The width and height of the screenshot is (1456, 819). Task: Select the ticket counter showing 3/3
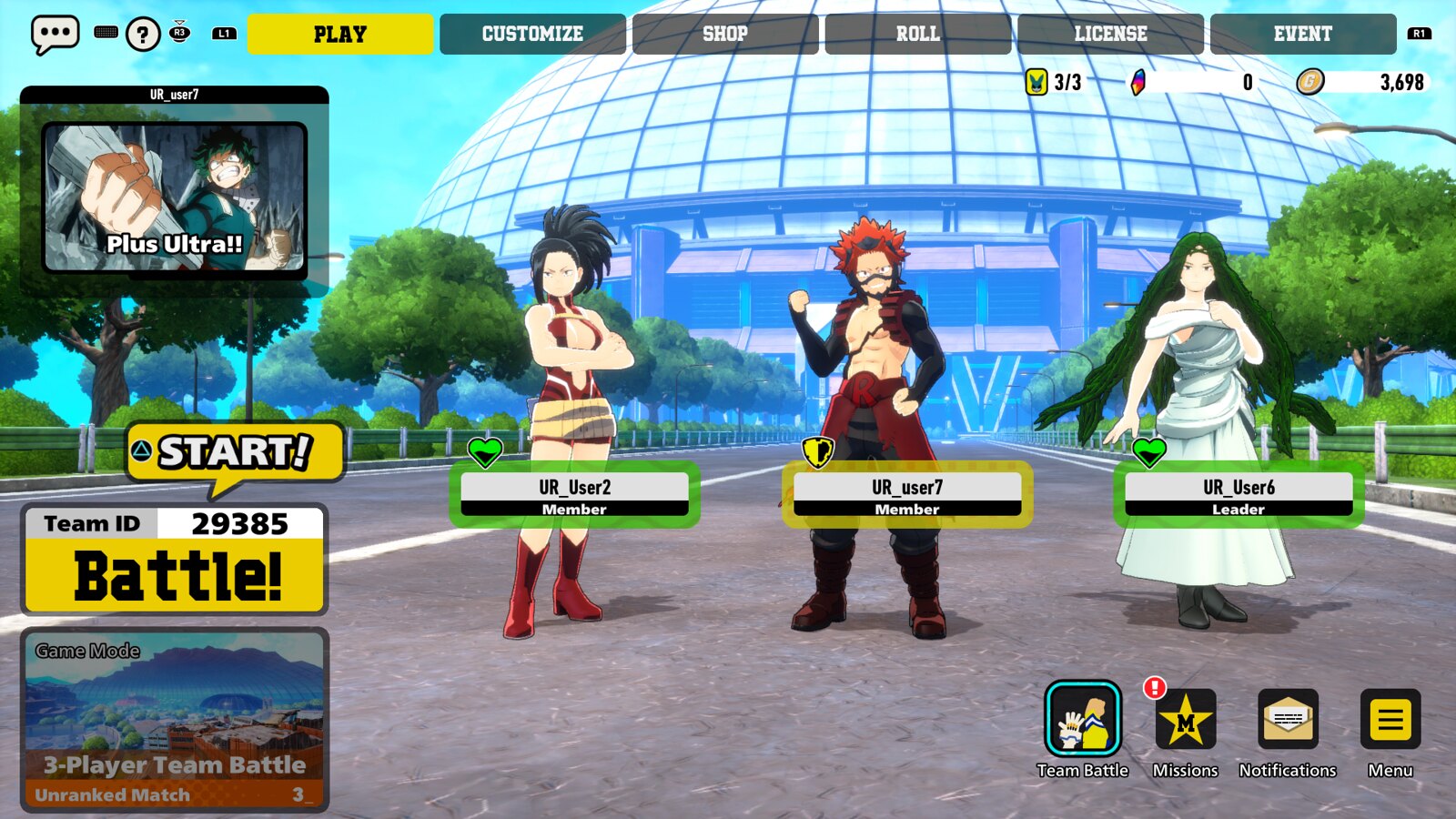tap(1037, 80)
